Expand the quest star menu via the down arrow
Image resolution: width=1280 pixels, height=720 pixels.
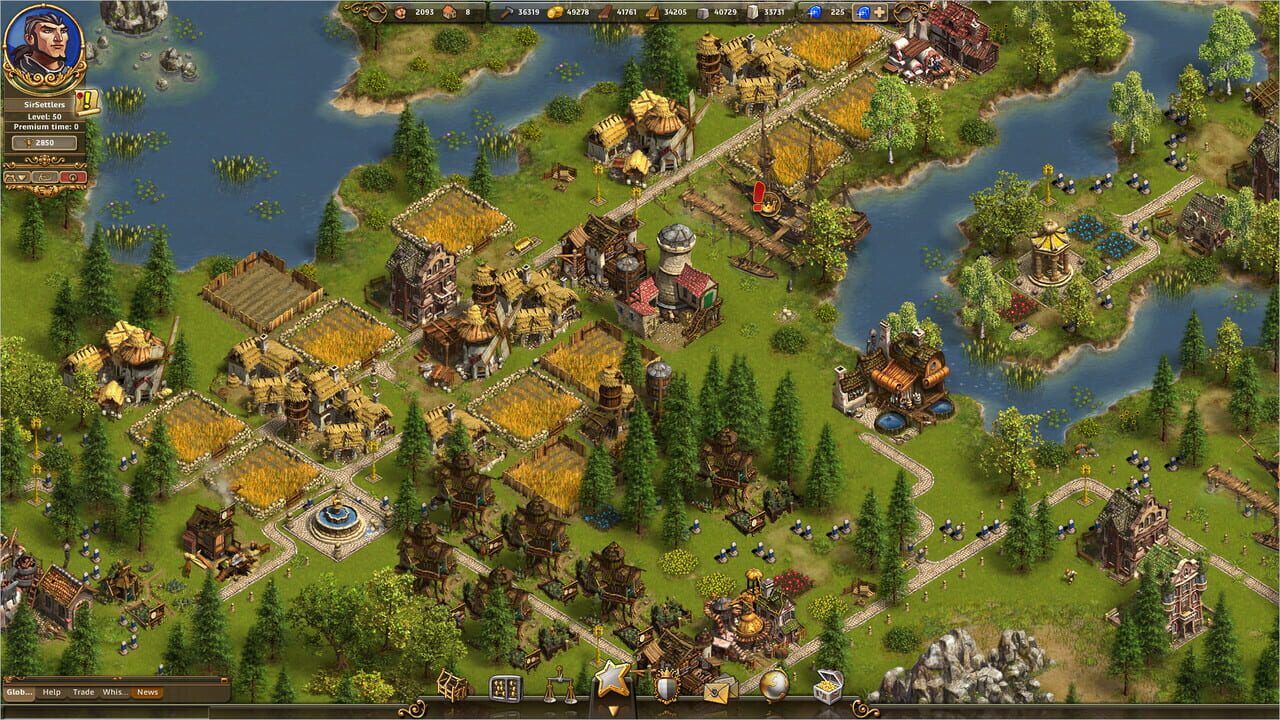click(x=611, y=709)
